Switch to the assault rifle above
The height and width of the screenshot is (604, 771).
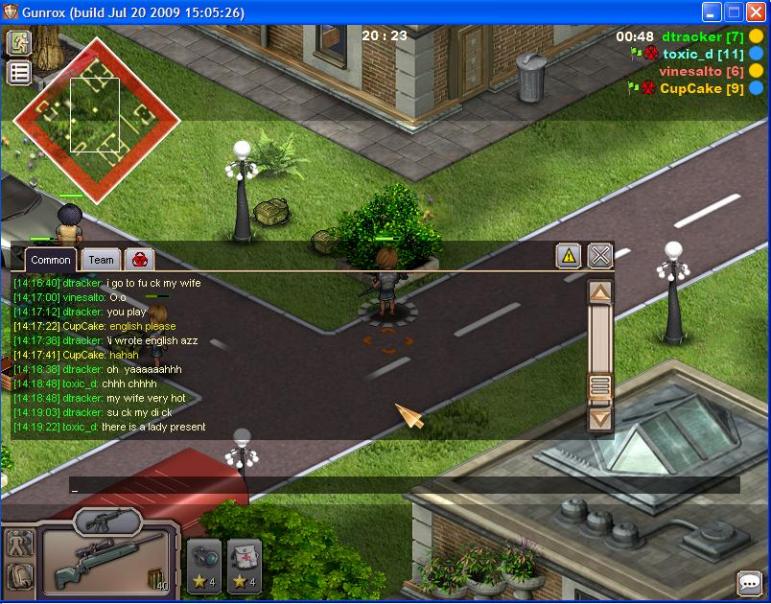(x=108, y=520)
